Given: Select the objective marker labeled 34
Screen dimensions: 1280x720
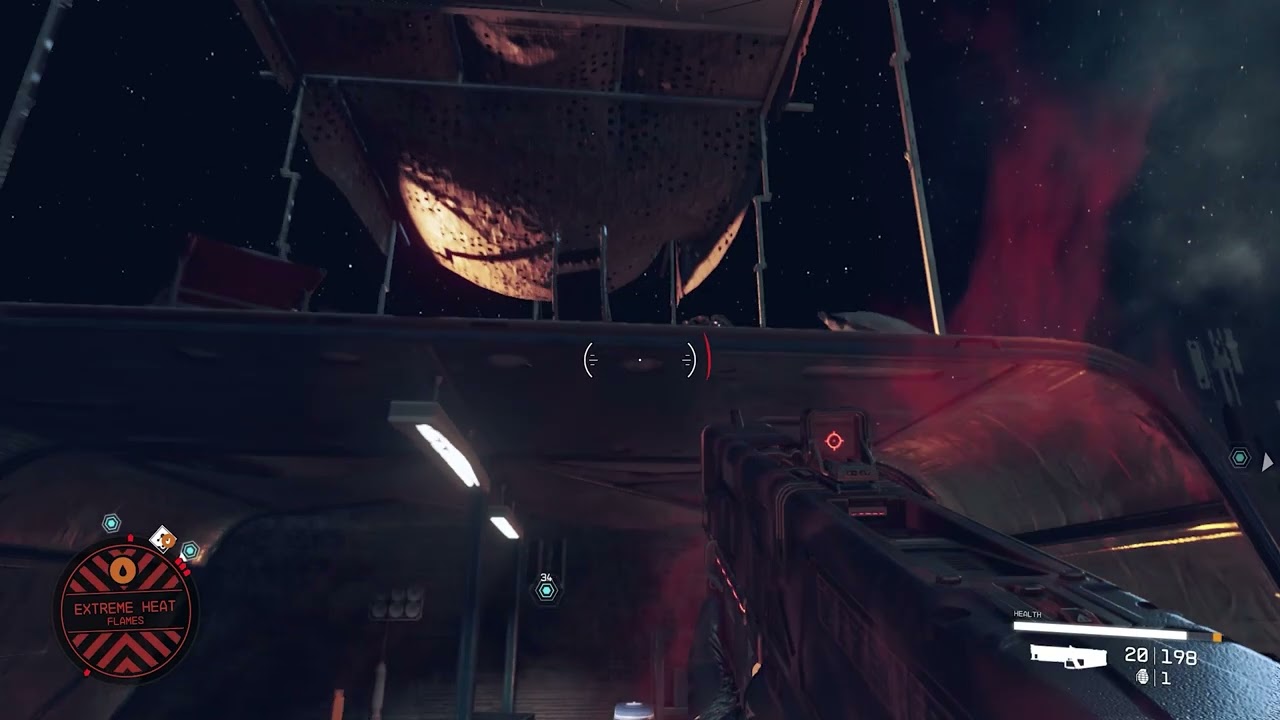Looking at the screenshot, I should pyautogui.click(x=546, y=591).
